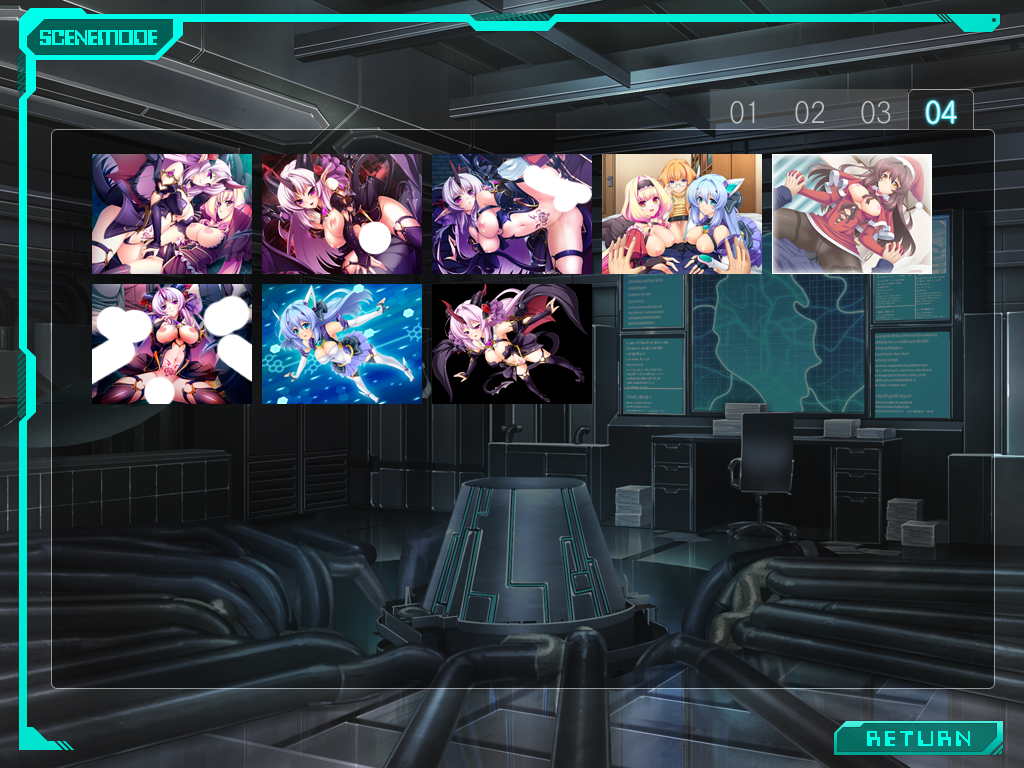
Task: Open the thumbnail with blonde, glasses and blue-haired girls
Action: 681,213
